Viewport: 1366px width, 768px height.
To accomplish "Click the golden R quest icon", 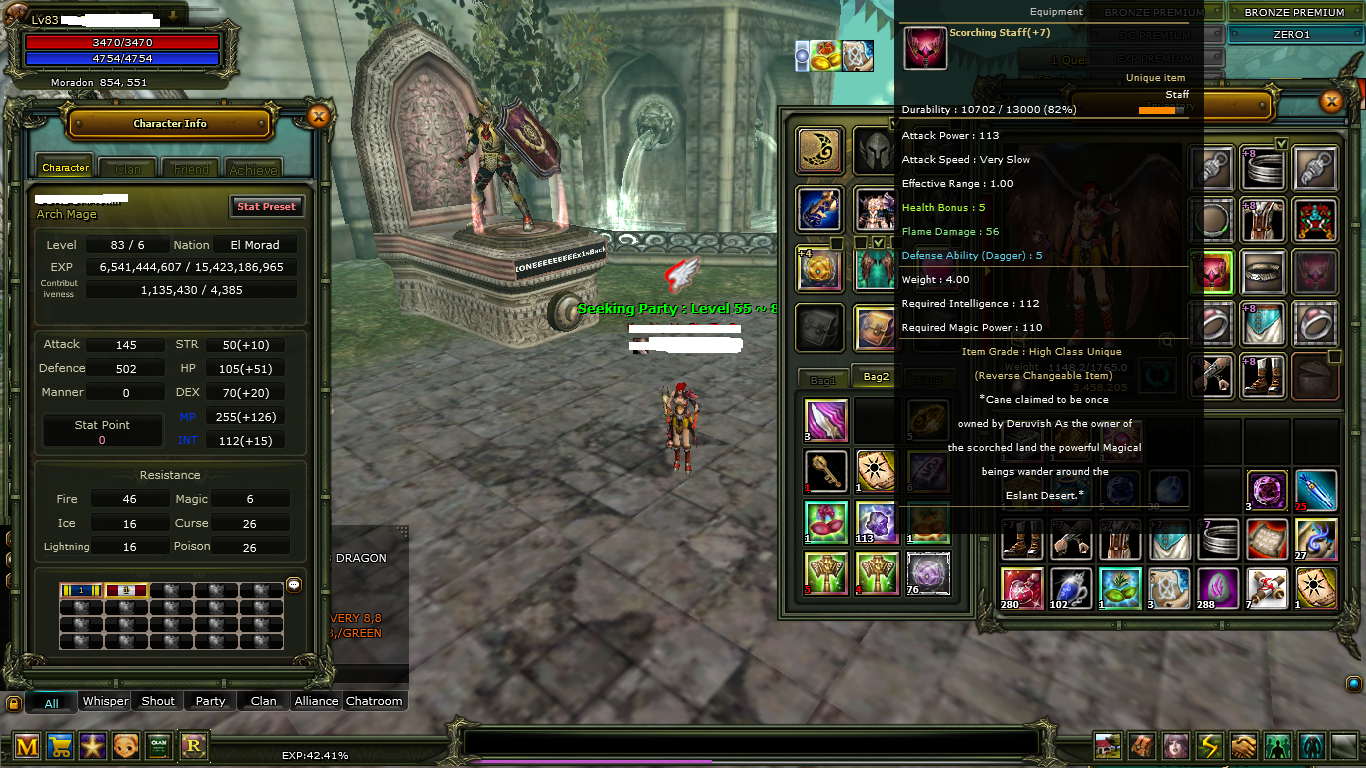I will 193,745.
